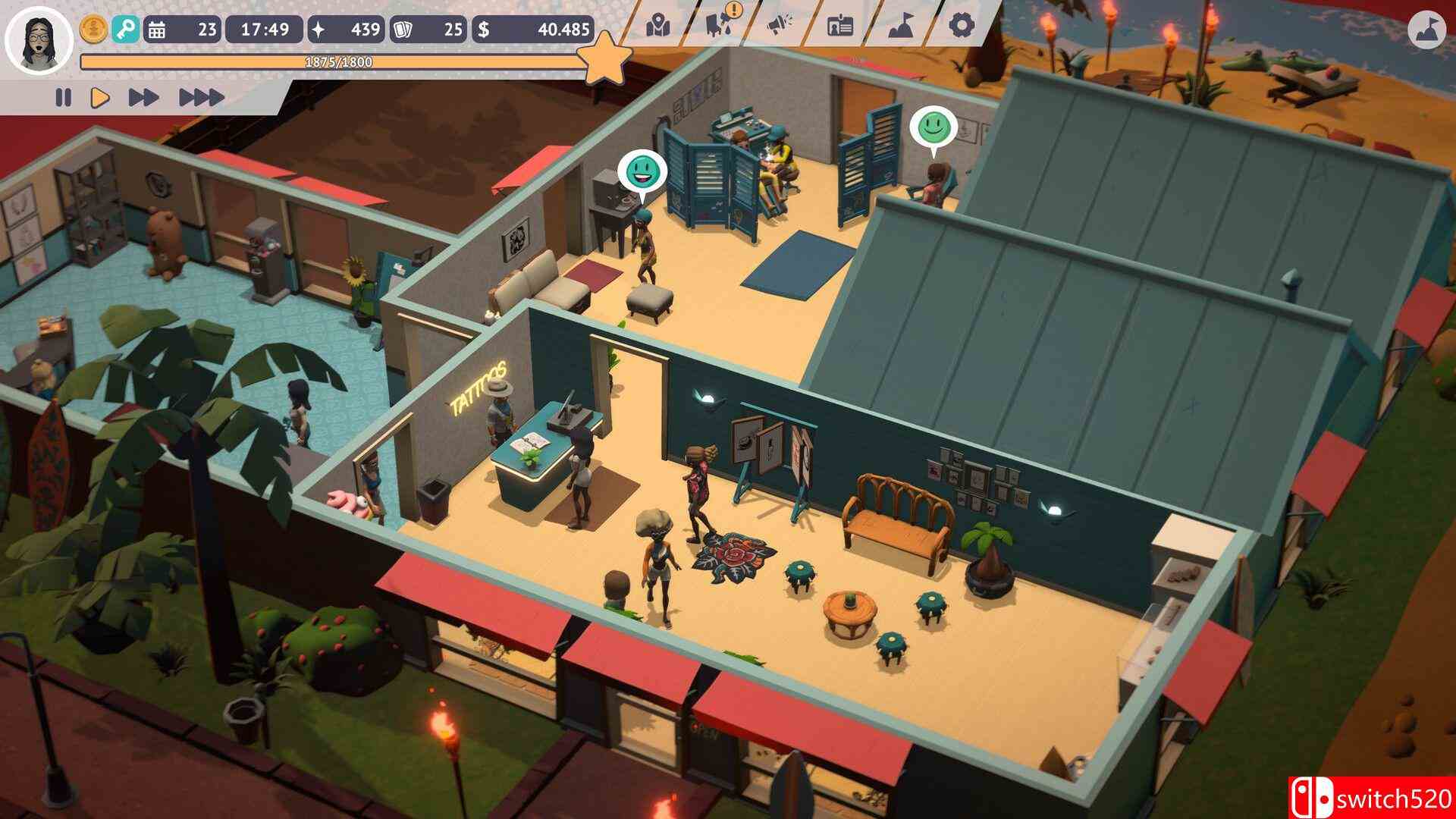Enable double speed fast forward
1456x819 pixels.
point(144,97)
